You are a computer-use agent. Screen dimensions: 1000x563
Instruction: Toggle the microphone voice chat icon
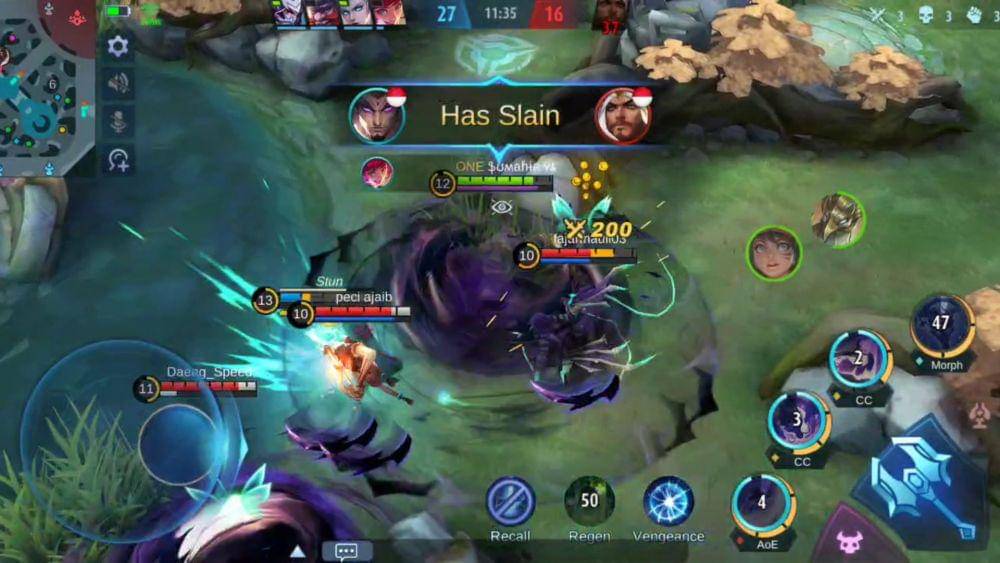click(118, 122)
